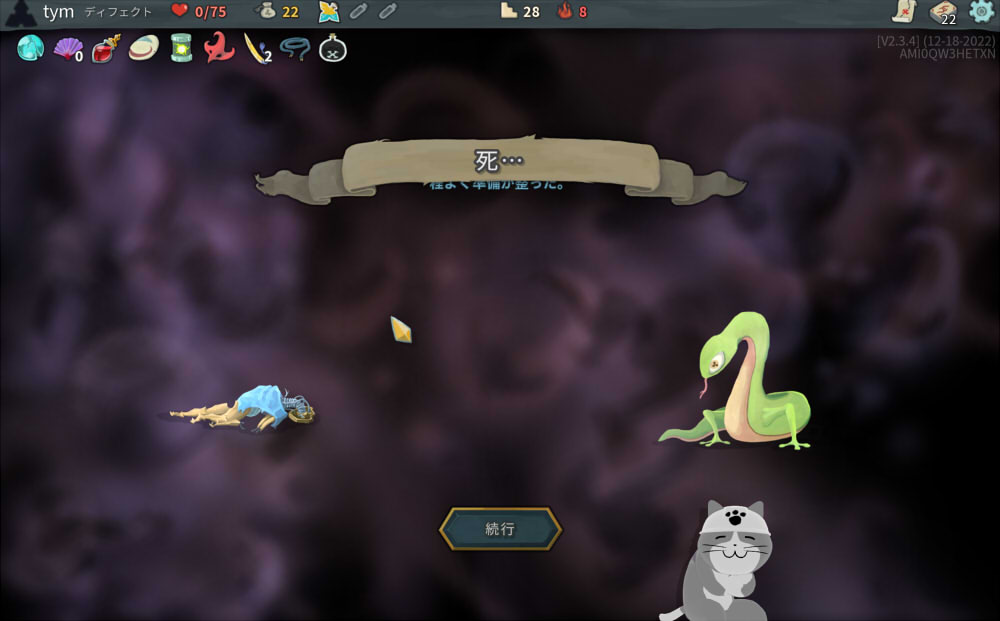
Task: Inspect the coiled blue cable relic
Action: pos(295,48)
